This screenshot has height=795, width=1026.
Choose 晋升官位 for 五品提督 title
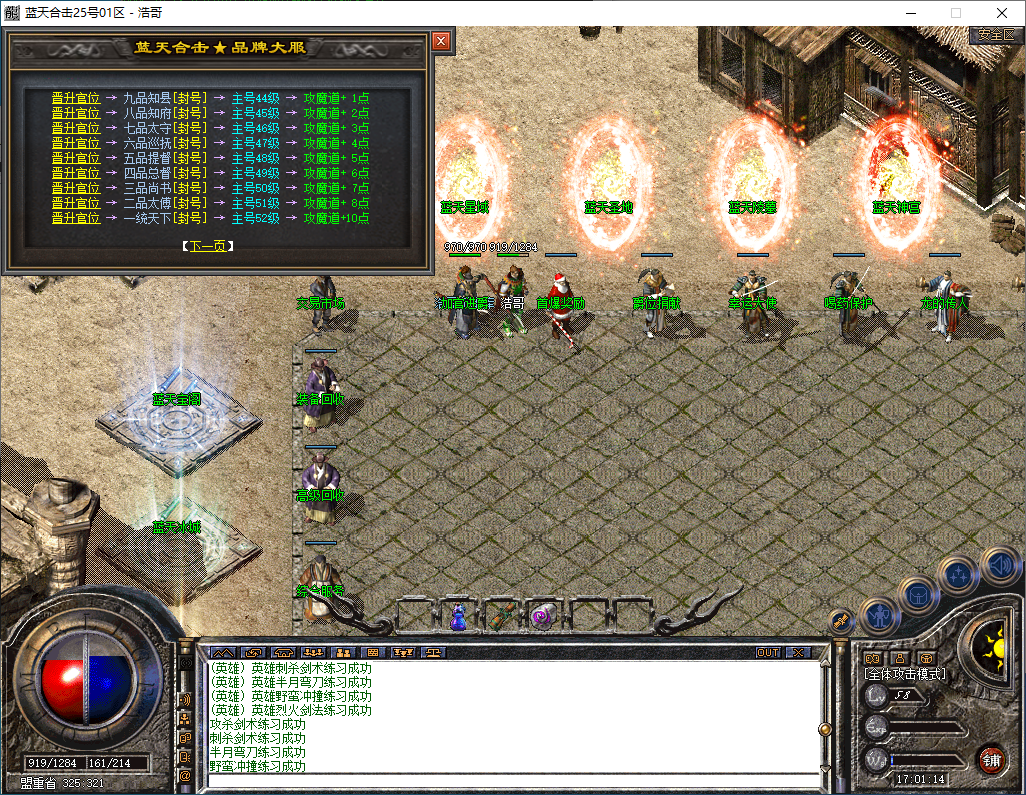[76, 158]
